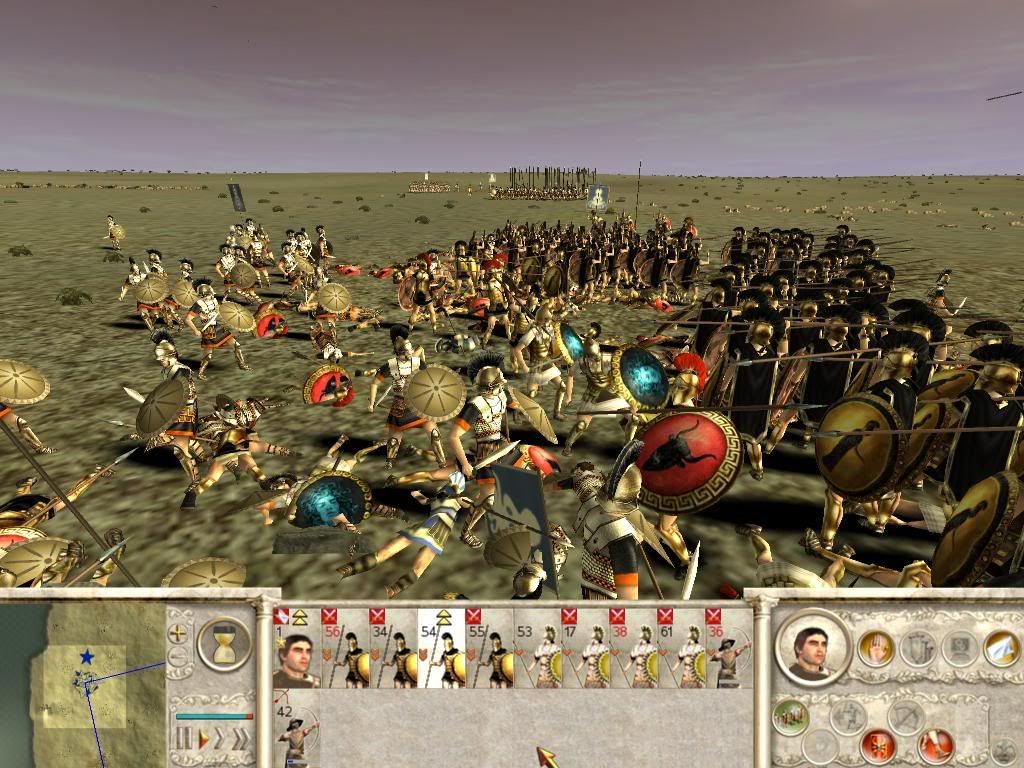Open the green group formations button
This screenshot has height=768, width=1024.
(793, 715)
